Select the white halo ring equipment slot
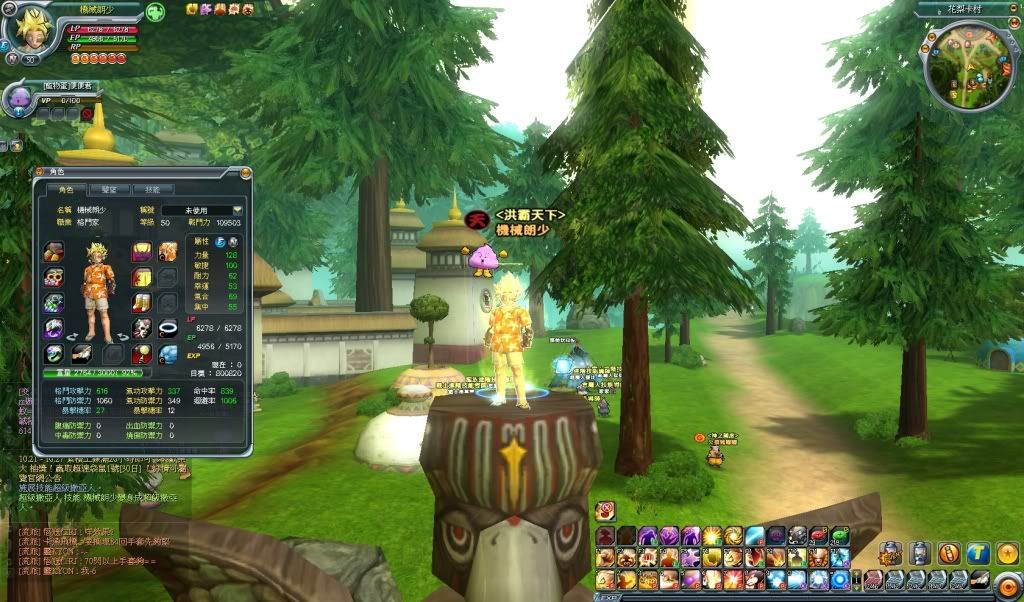 coord(168,328)
